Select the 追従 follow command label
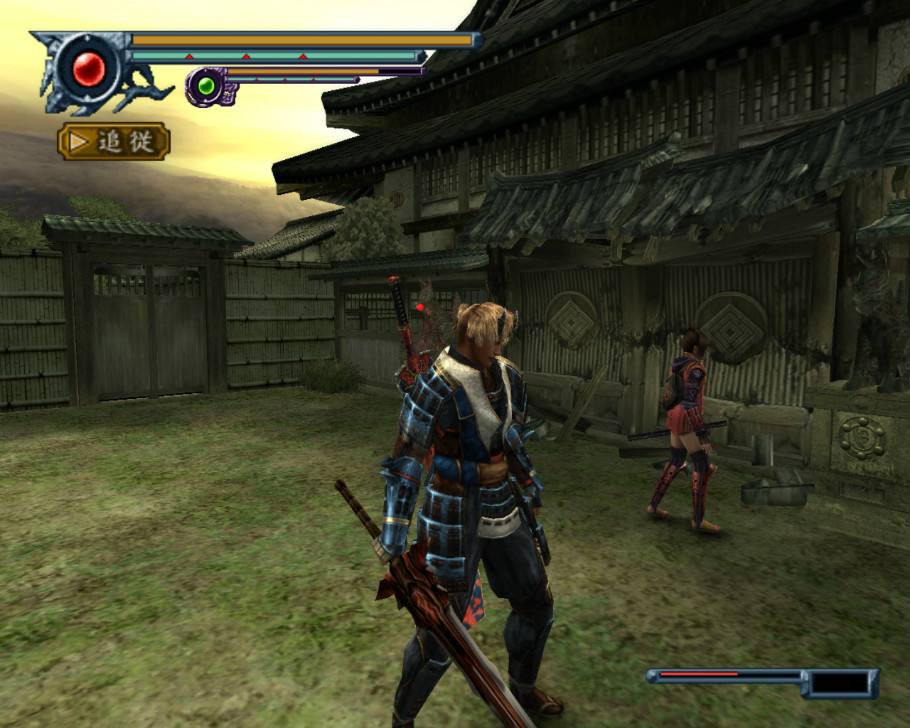This screenshot has height=728, width=910. [x=114, y=141]
